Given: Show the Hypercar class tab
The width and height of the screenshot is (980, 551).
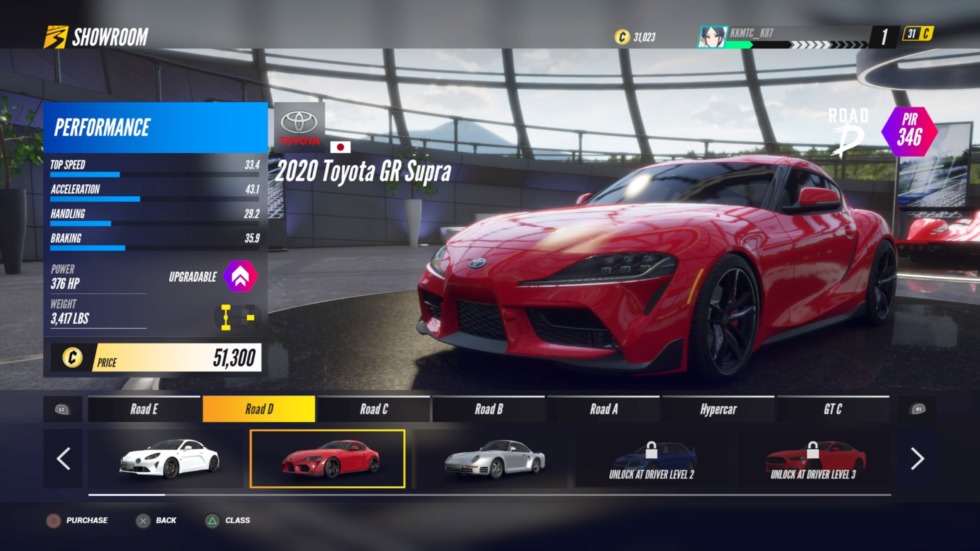Looking at the screenshot, I should pyautogui.click(x=719, y=409).
